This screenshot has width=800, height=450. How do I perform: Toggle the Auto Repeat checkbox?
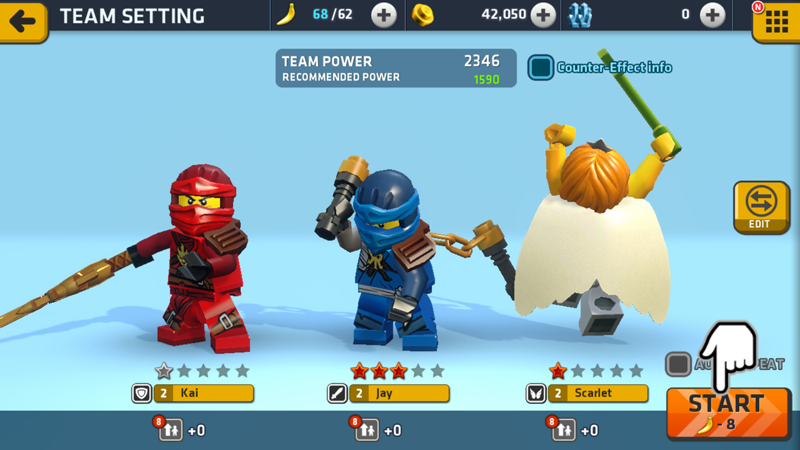tap(678, 364)
